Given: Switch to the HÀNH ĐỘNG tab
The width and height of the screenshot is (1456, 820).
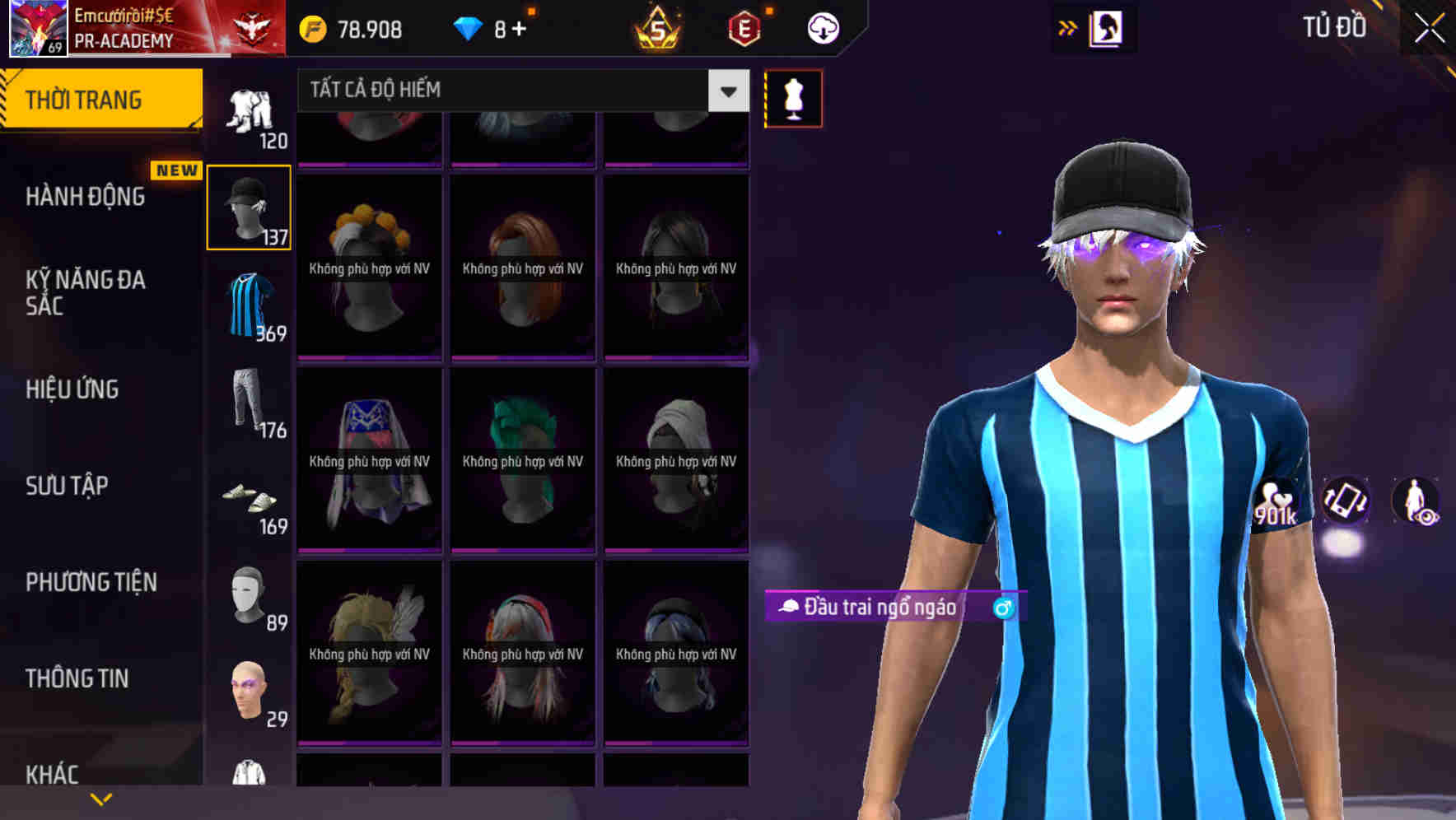Looking at the screenshot, I should 85,196.
